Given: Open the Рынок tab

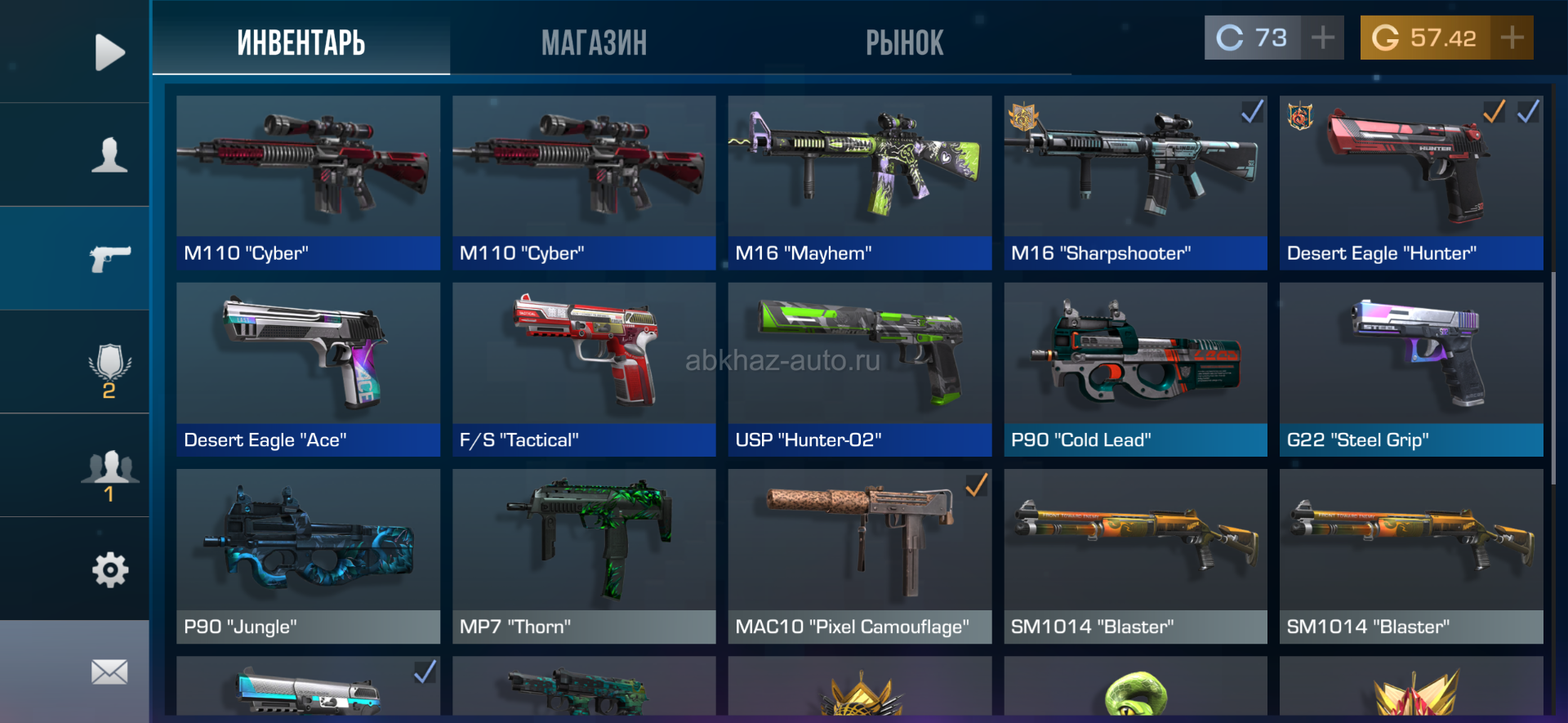Looking at the screenshot, I should 904,42.
